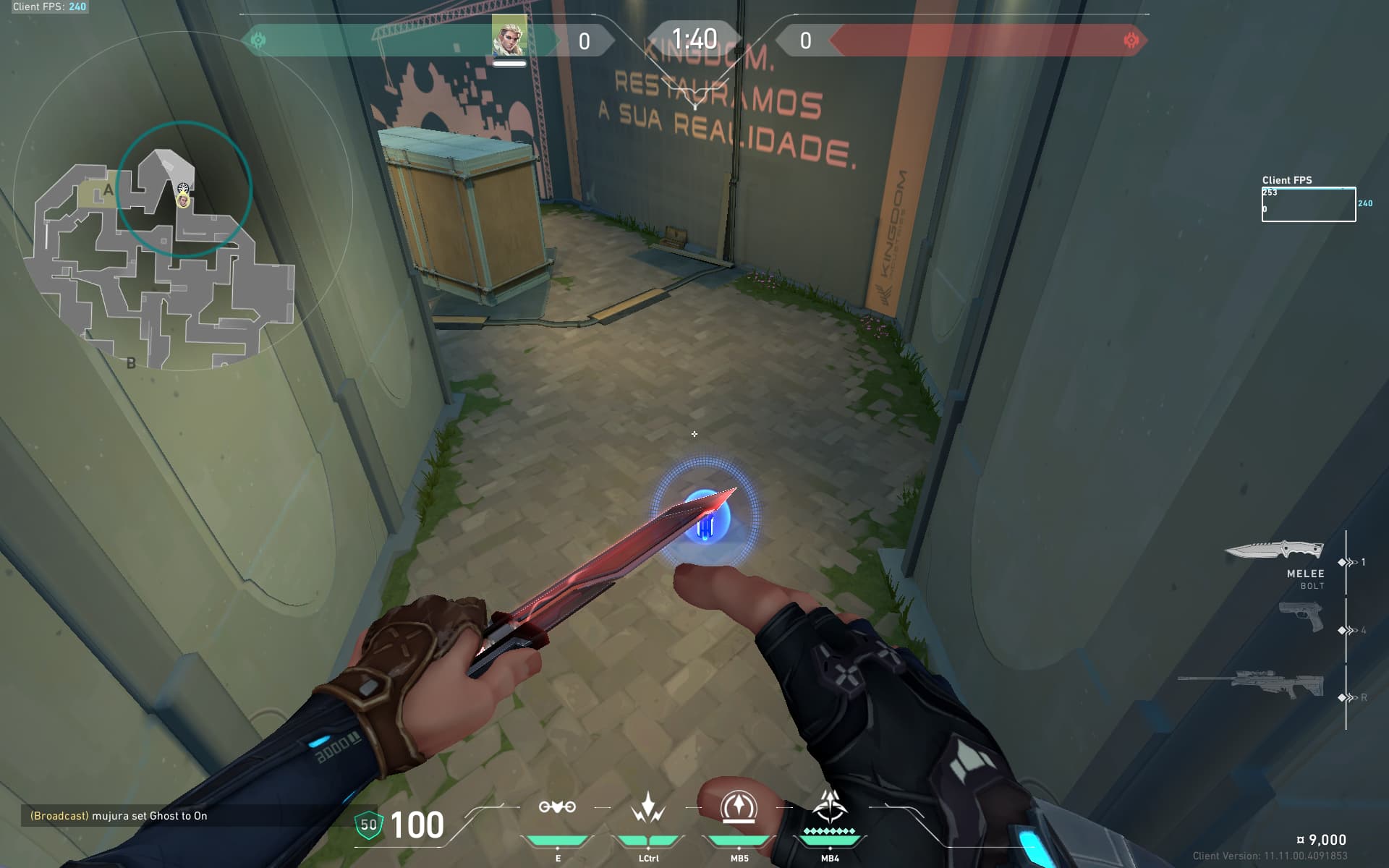Activate the ultimate ability labeled MB4

(829, 807)
